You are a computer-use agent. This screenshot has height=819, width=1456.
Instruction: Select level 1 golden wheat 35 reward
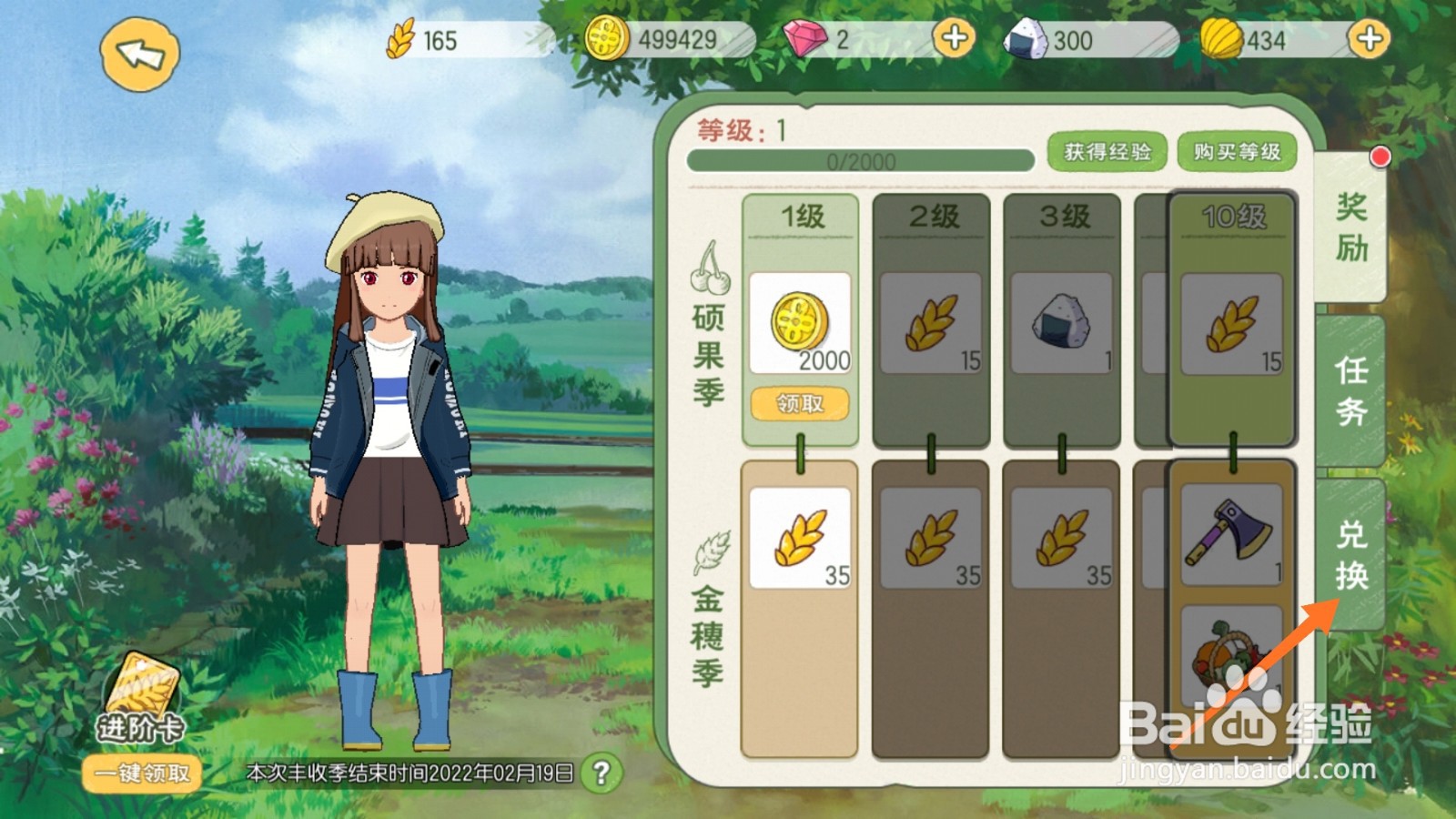[800, 538]
